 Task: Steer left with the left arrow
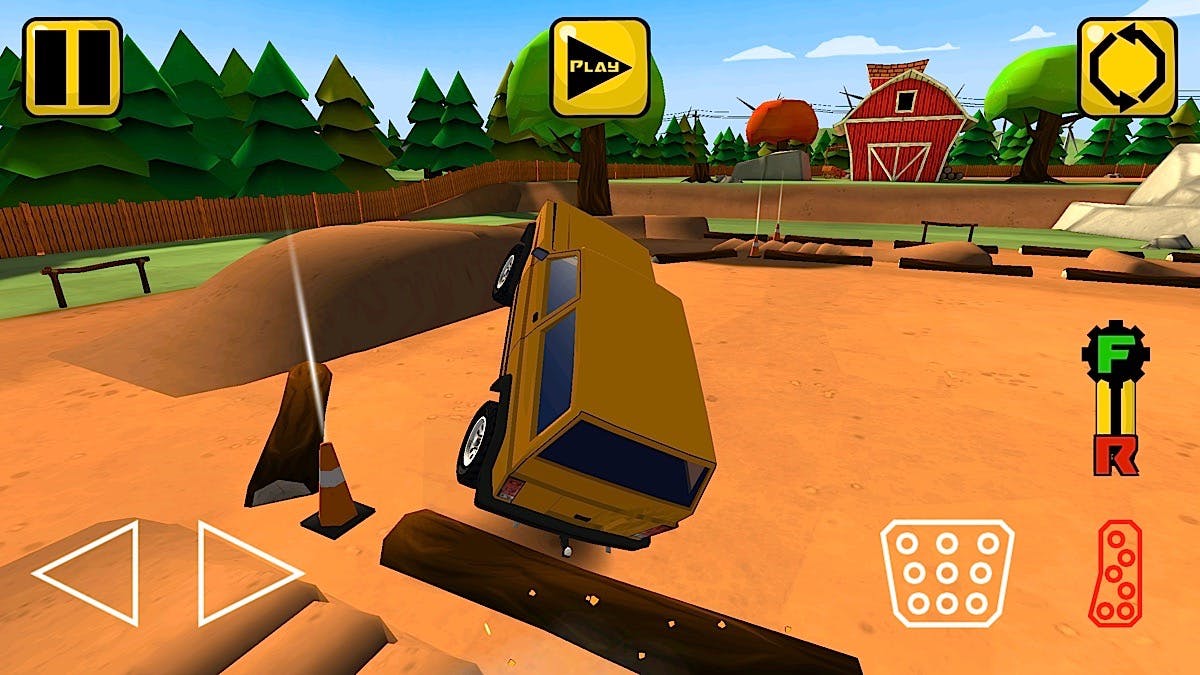coord(87,573)
